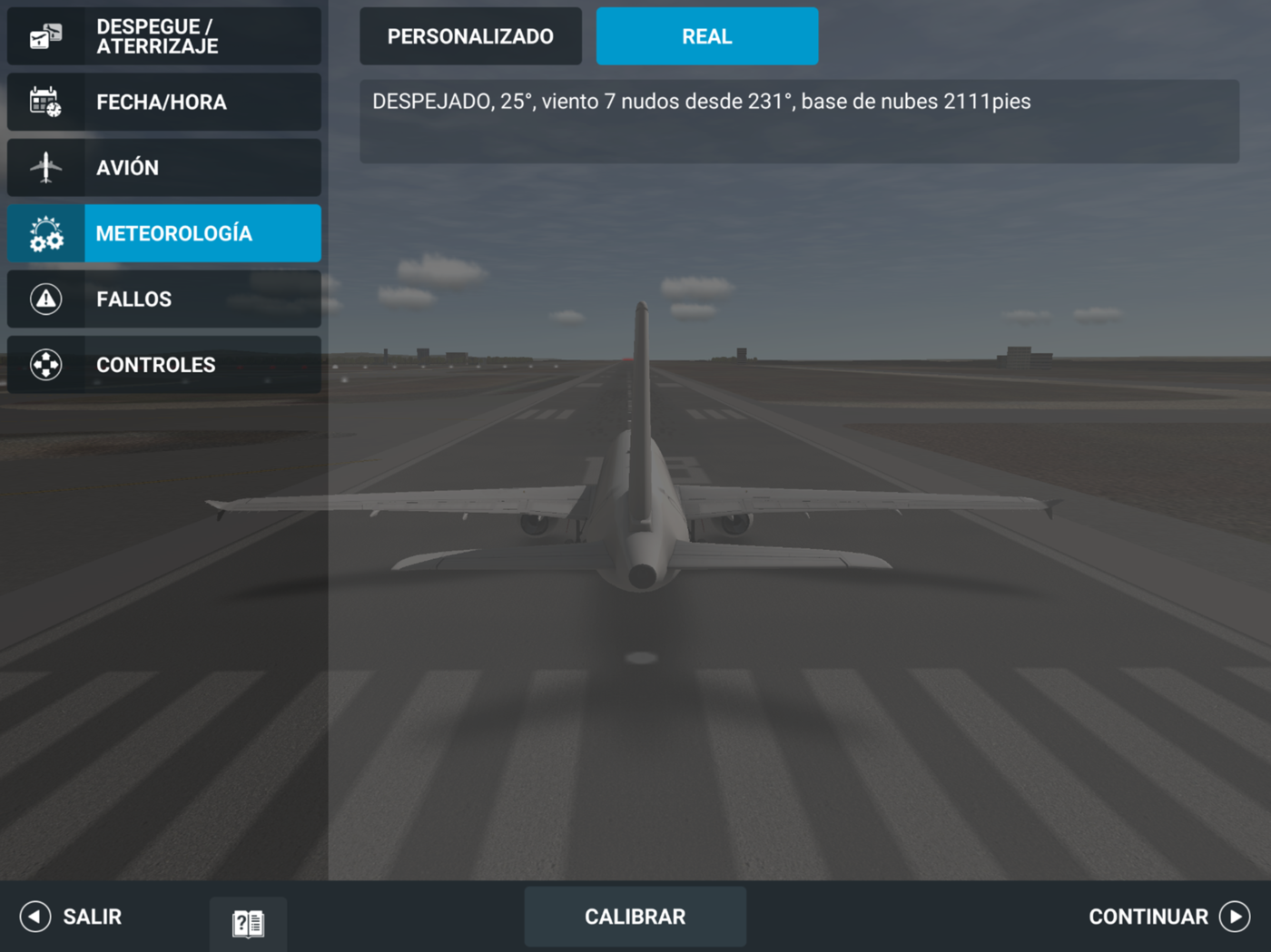
Task: Click the forward arrow beside Continuar
Action: [1236, 917]
